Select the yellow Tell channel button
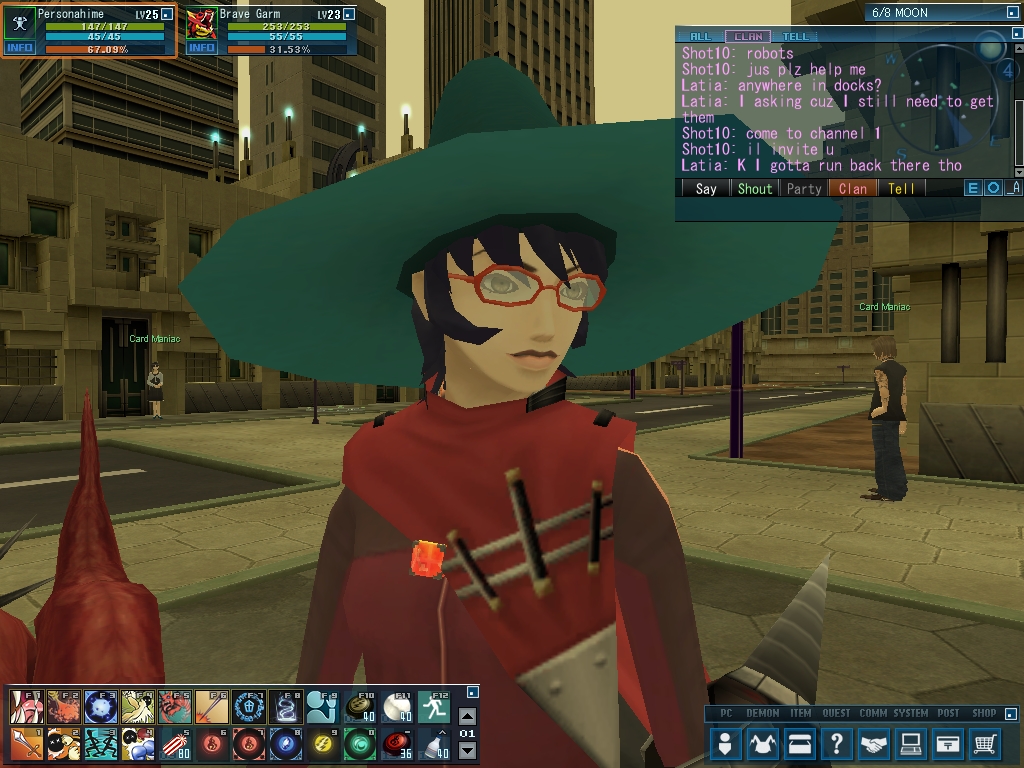 [901, 188]
